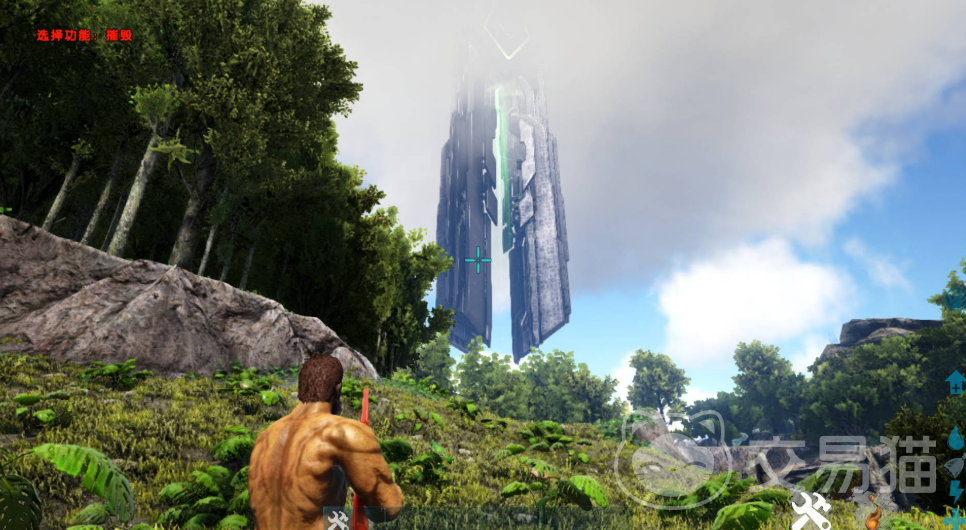
Task: Click the blue level-up arrow icon
Action: pos(955,382)
